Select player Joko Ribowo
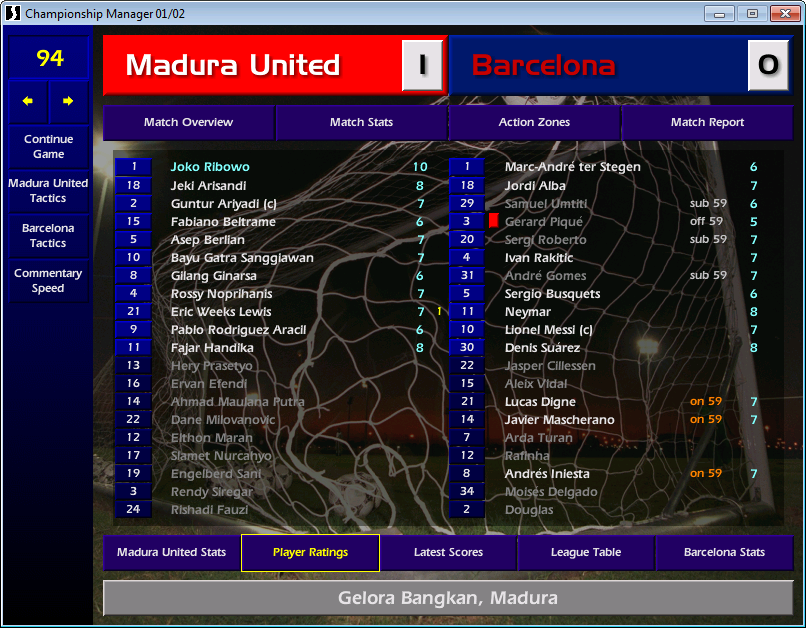 210,167
